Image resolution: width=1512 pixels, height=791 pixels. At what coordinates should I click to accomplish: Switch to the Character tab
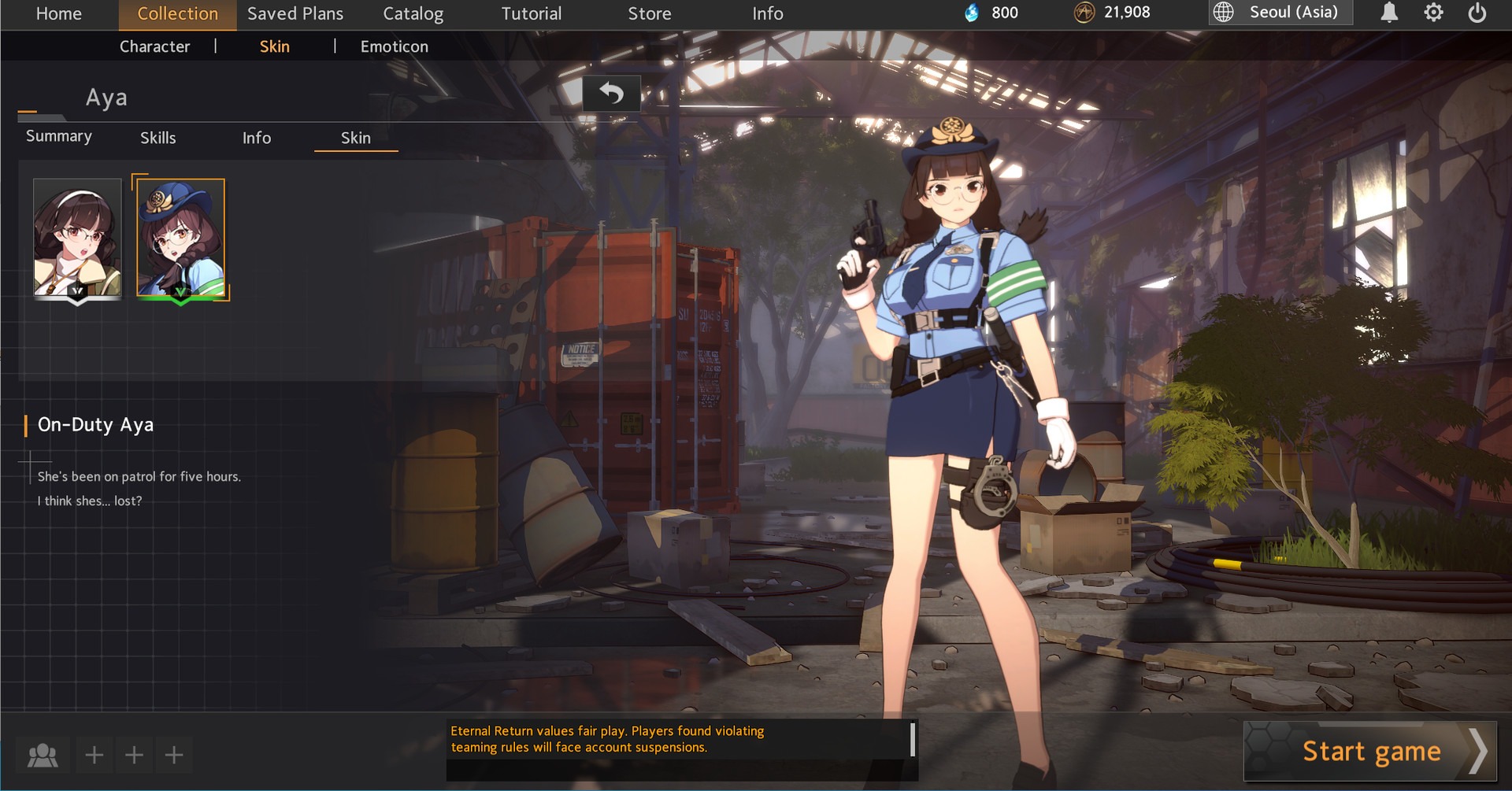[154, 46]
